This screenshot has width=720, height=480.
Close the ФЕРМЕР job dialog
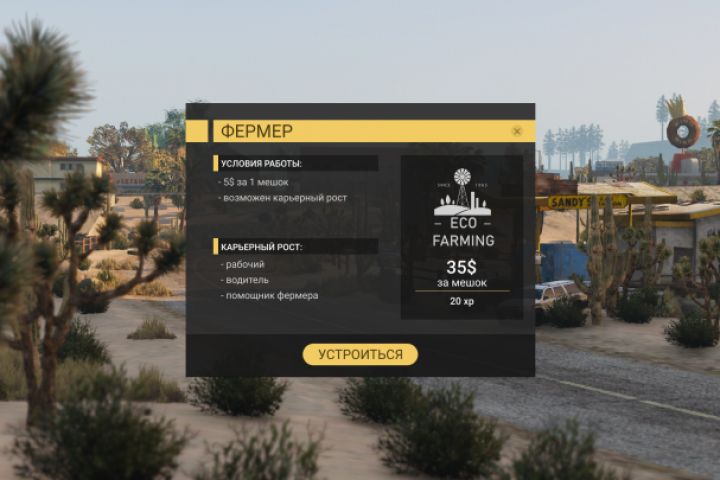point(517,131)
